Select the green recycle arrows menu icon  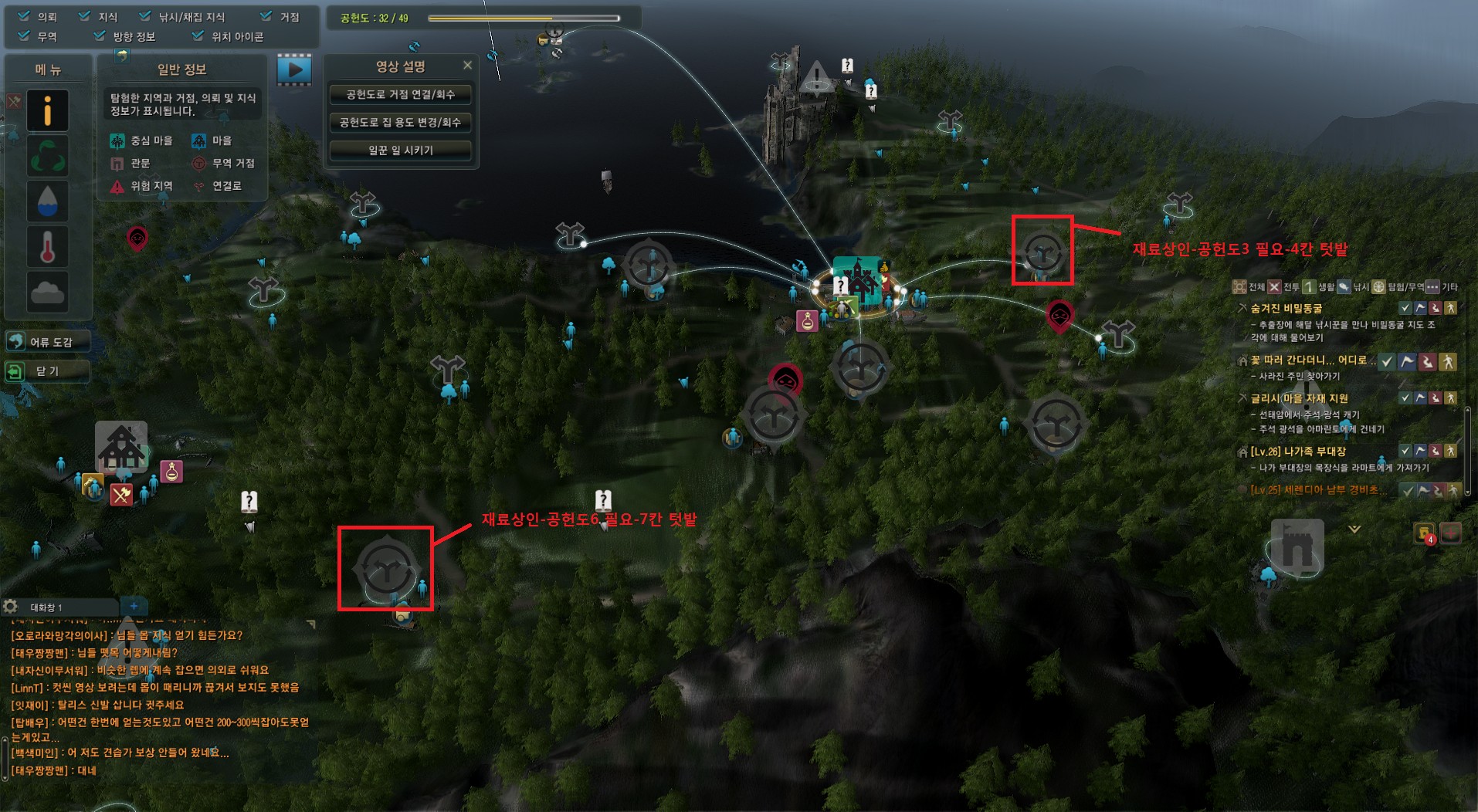pyautogui.click(x=47, y=156)
